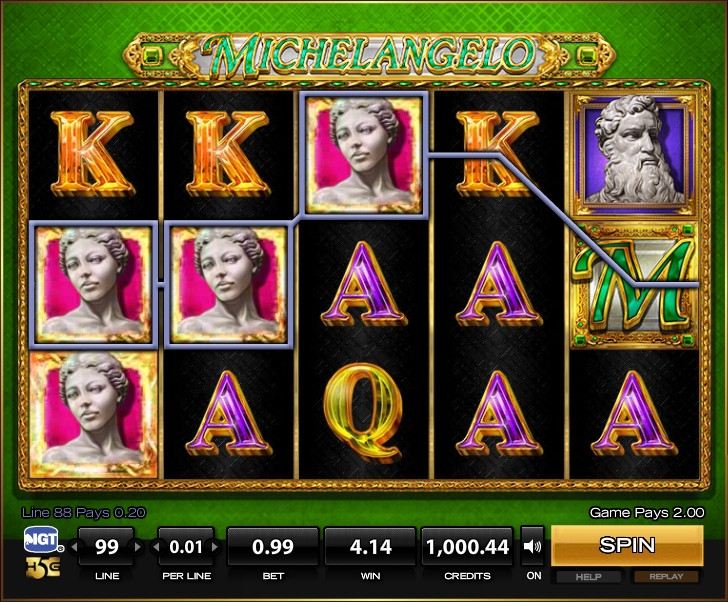Decrease the number of lines
This screenshot has width=728, height=602.
pyautogui.click(x=73, y=547)
